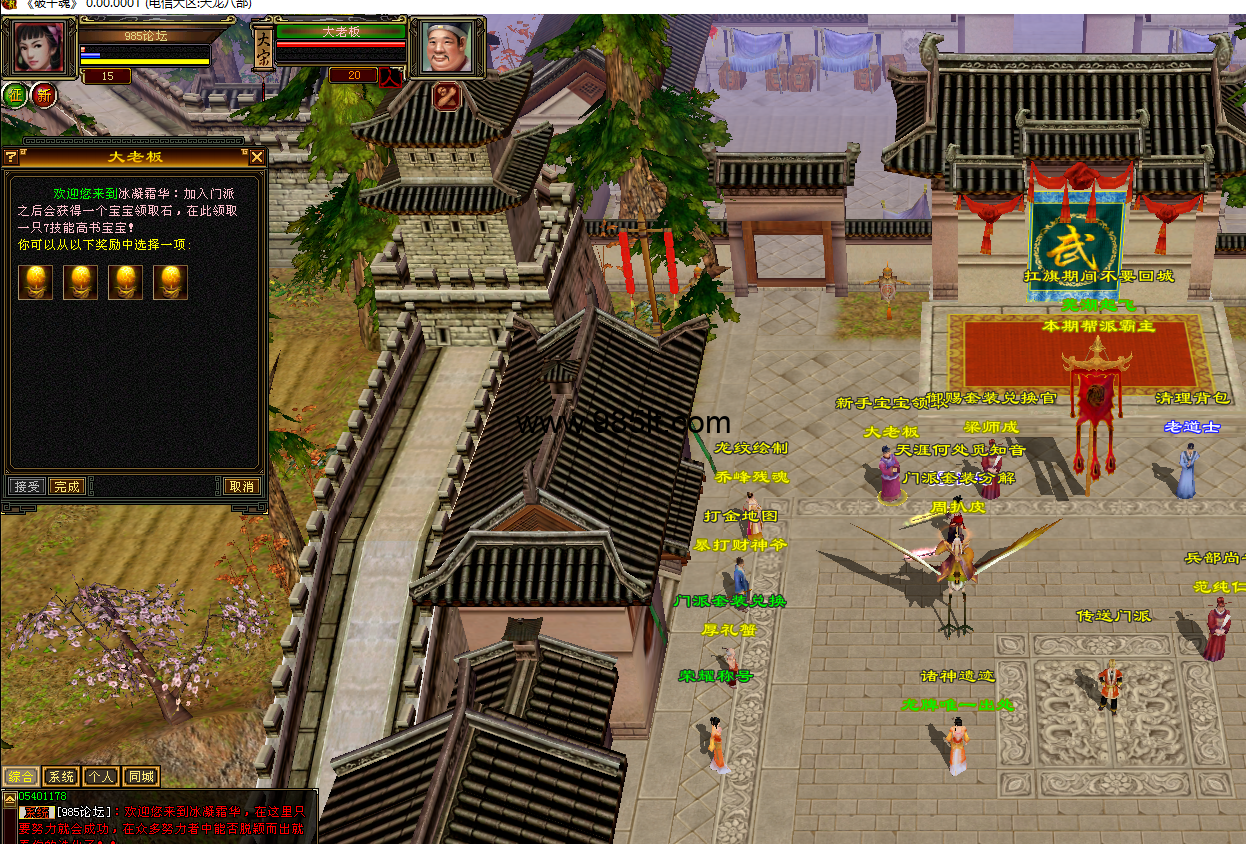Screen dimensions: 1246x844
Task: Open the green 征 round button
Action: (15, 95)
